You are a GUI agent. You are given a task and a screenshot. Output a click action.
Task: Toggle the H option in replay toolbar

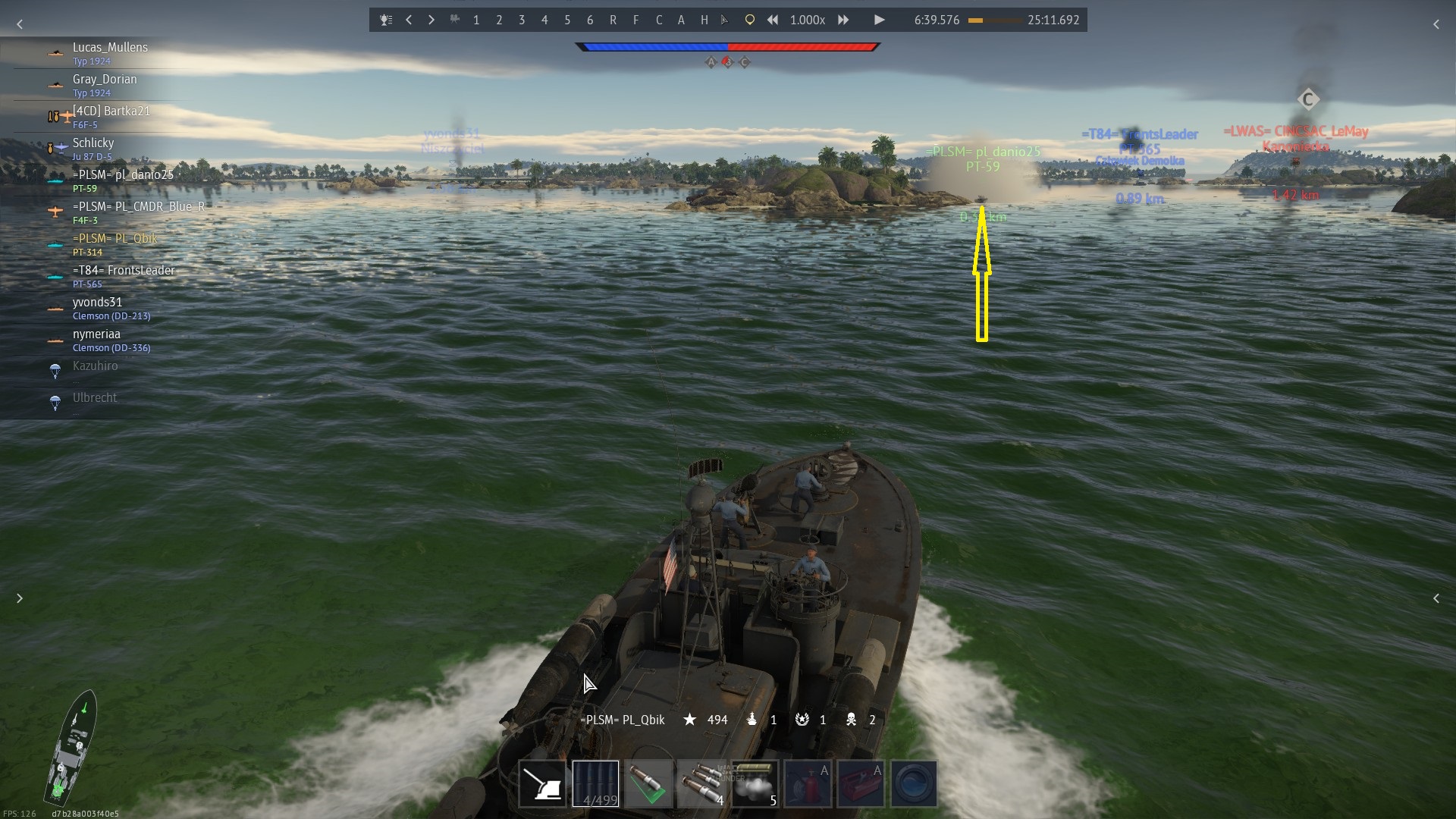click(x=704, y=20)
